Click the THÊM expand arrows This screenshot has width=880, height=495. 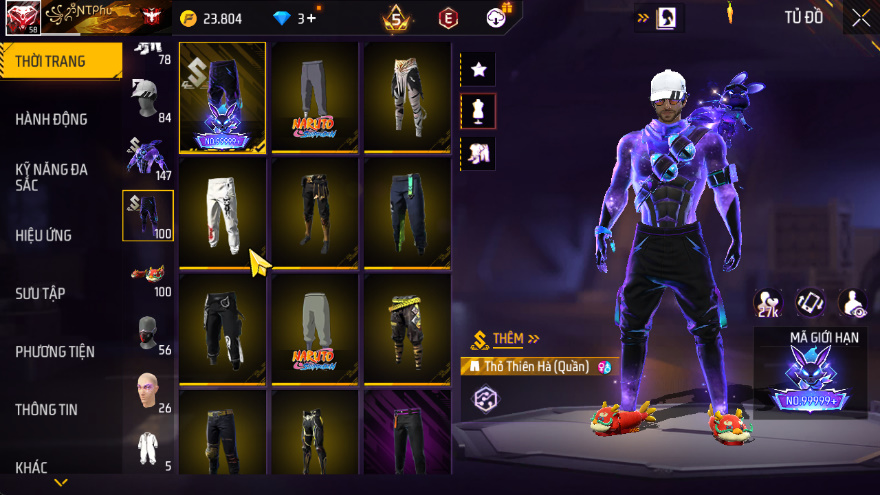[x=533, y=339]
